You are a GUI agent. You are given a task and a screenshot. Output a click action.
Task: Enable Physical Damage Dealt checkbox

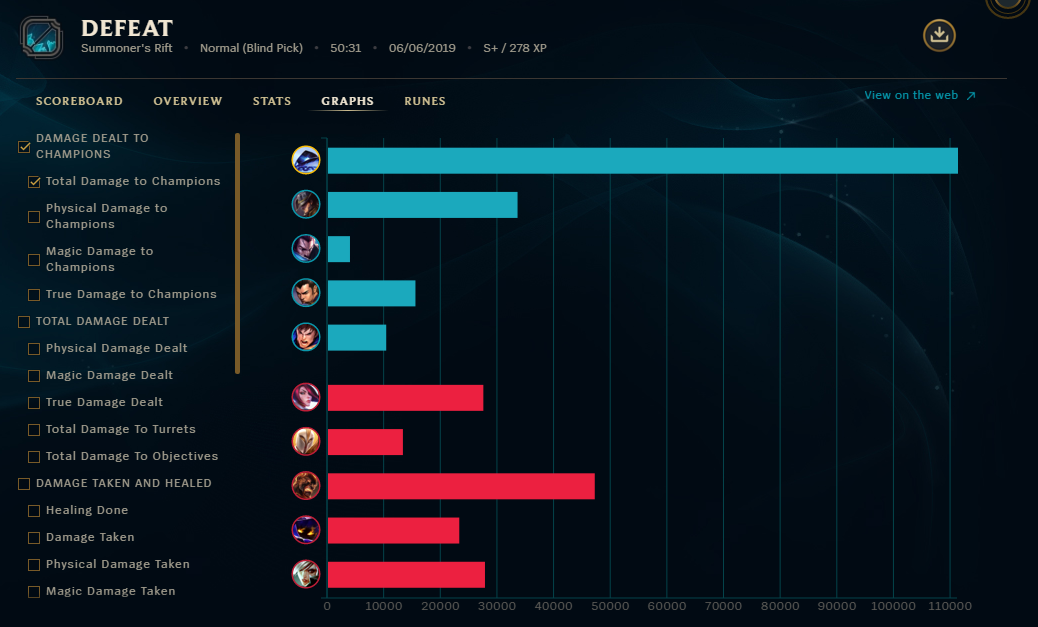pyautogui.click(x=34, y=349)
